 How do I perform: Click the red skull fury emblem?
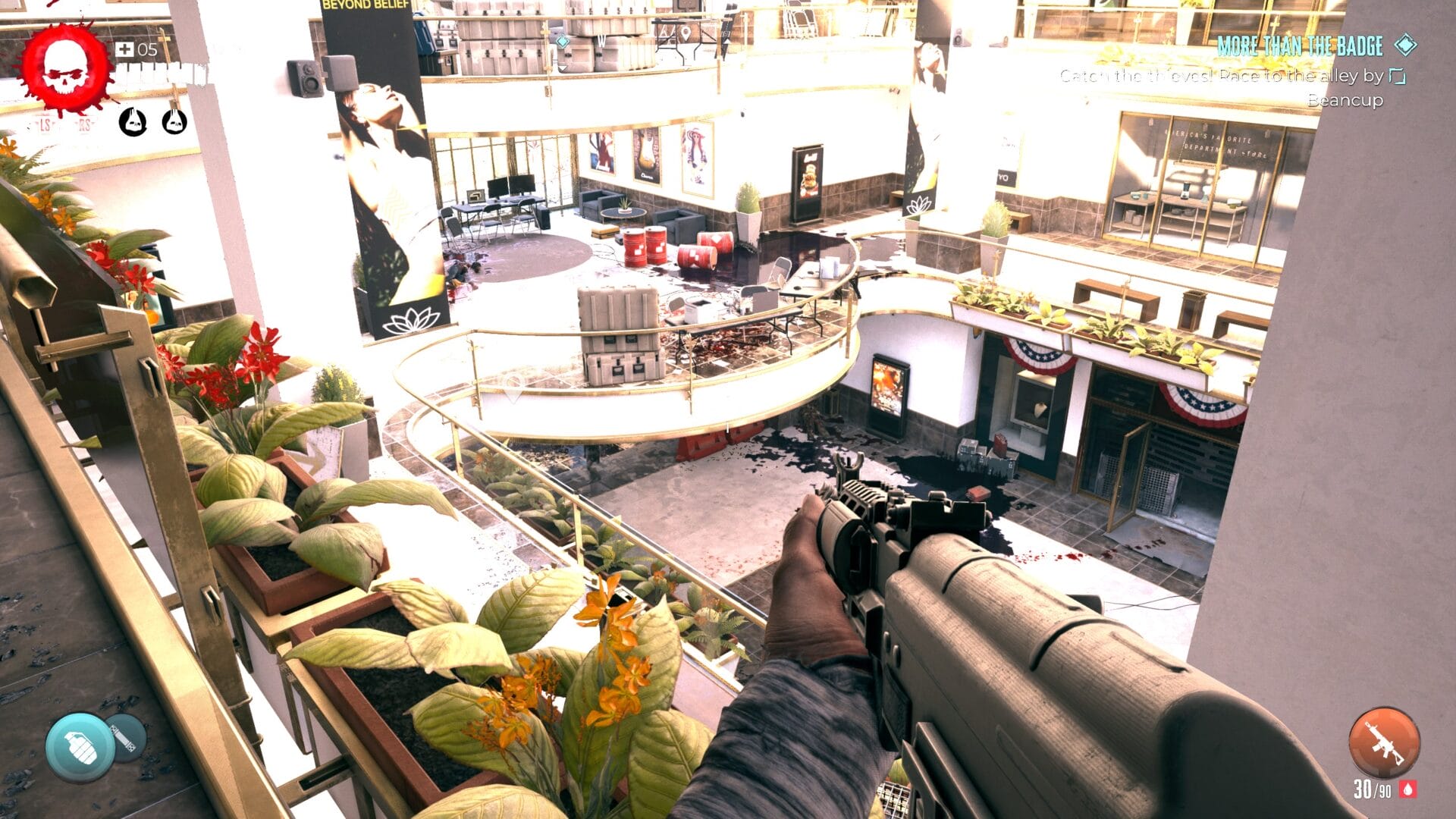point(65,70)
